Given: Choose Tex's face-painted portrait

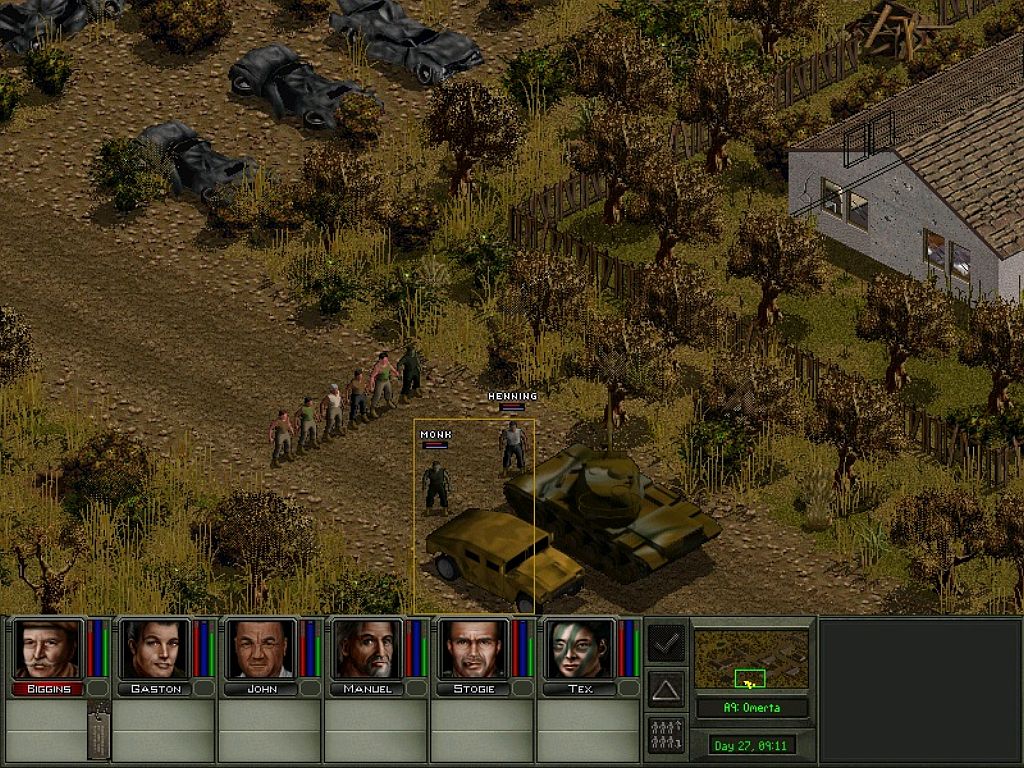Looking at the screenshot, I should tap(580, 649).
